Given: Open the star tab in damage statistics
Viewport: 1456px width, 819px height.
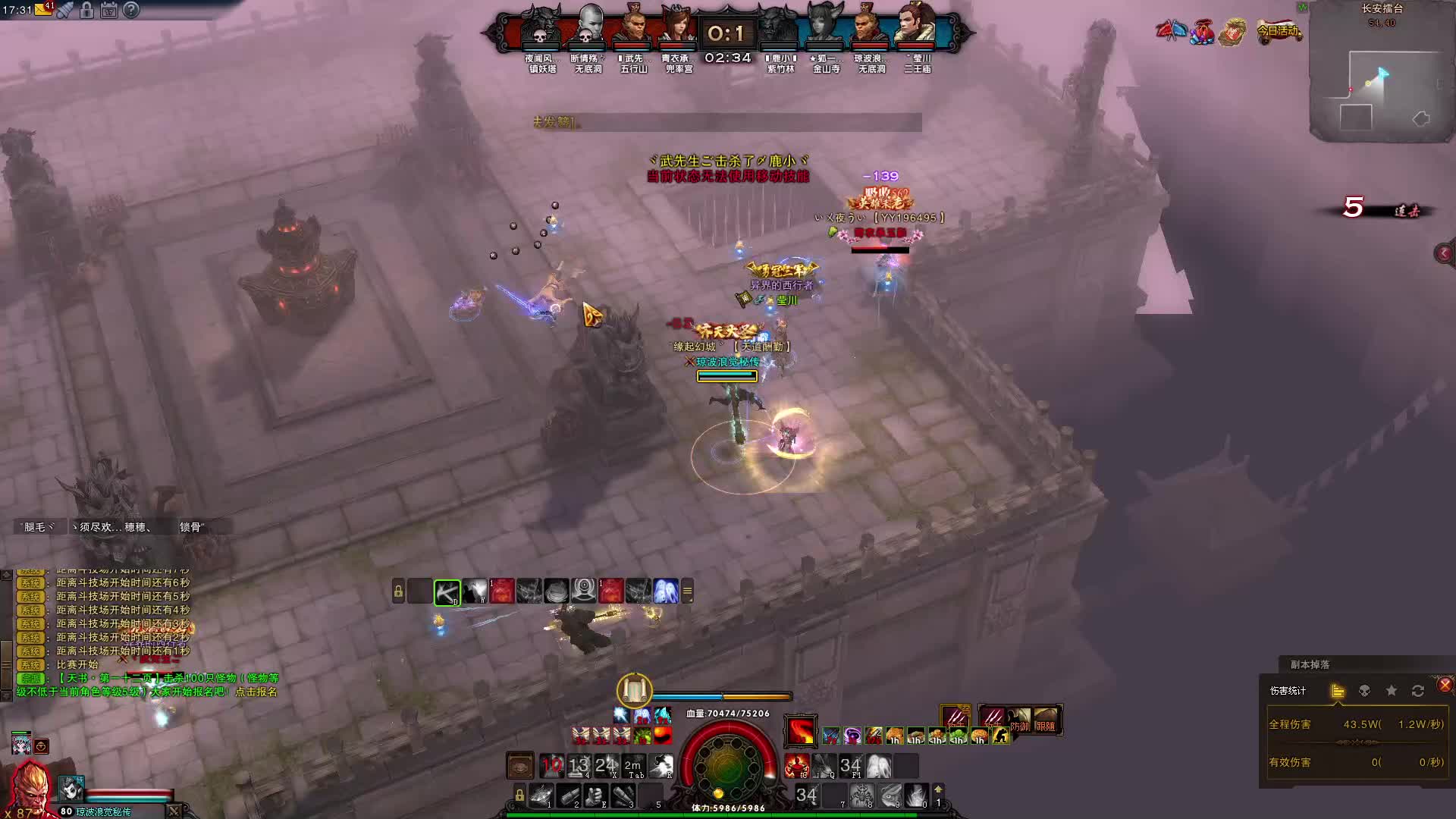Looking at the screenshot, I should point(1391,691).
